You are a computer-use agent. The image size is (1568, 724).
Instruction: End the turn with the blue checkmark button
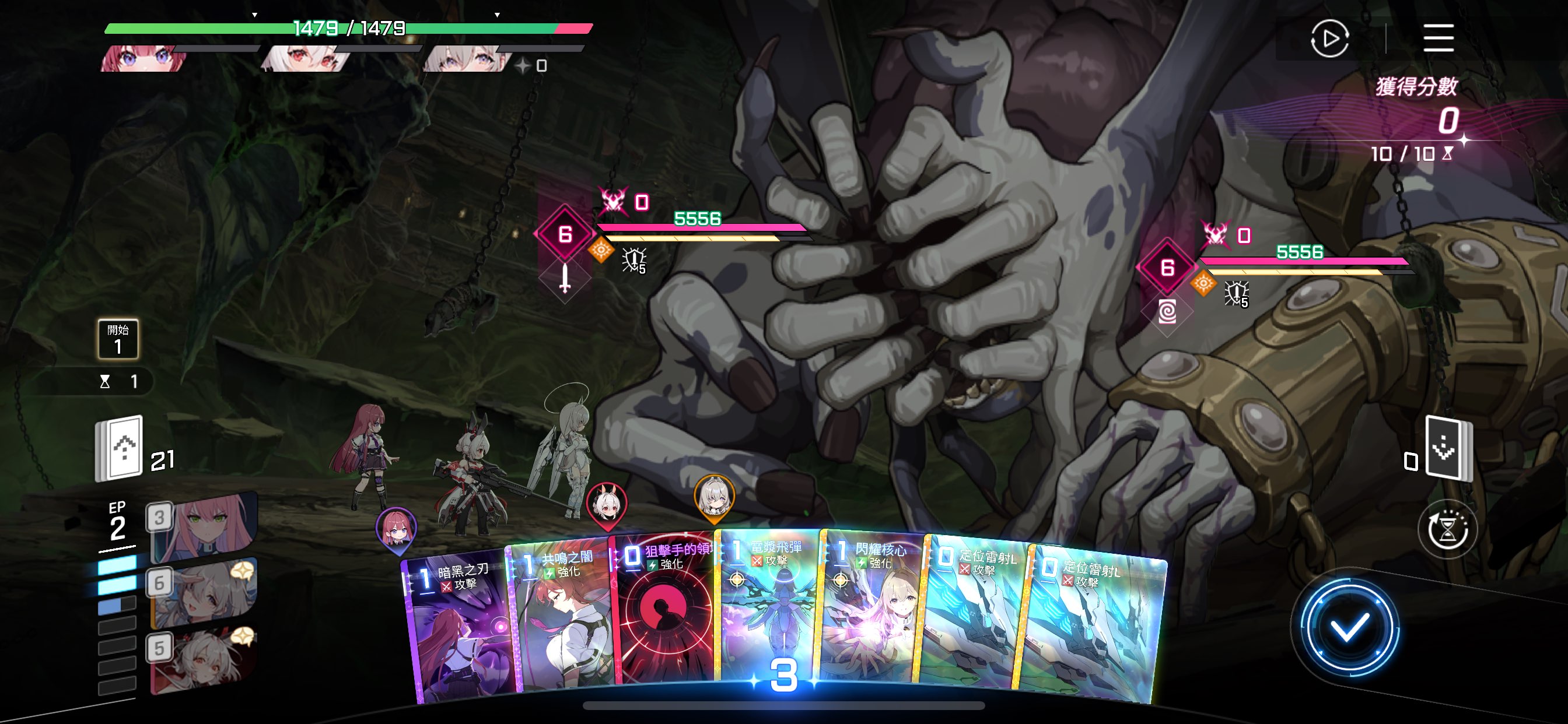[1348, 628]
